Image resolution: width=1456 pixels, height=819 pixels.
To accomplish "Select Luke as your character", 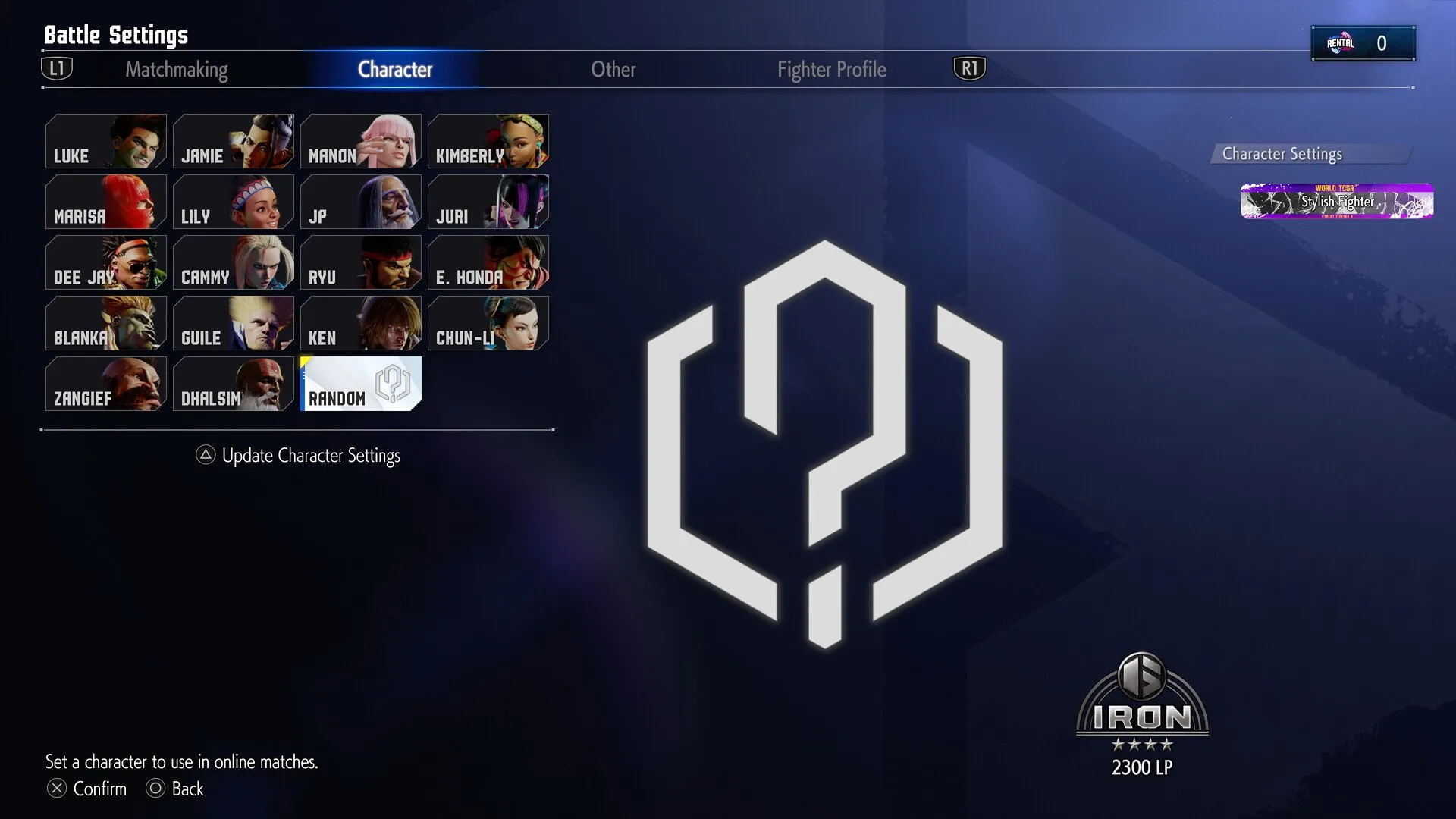I will pos(106,141).
